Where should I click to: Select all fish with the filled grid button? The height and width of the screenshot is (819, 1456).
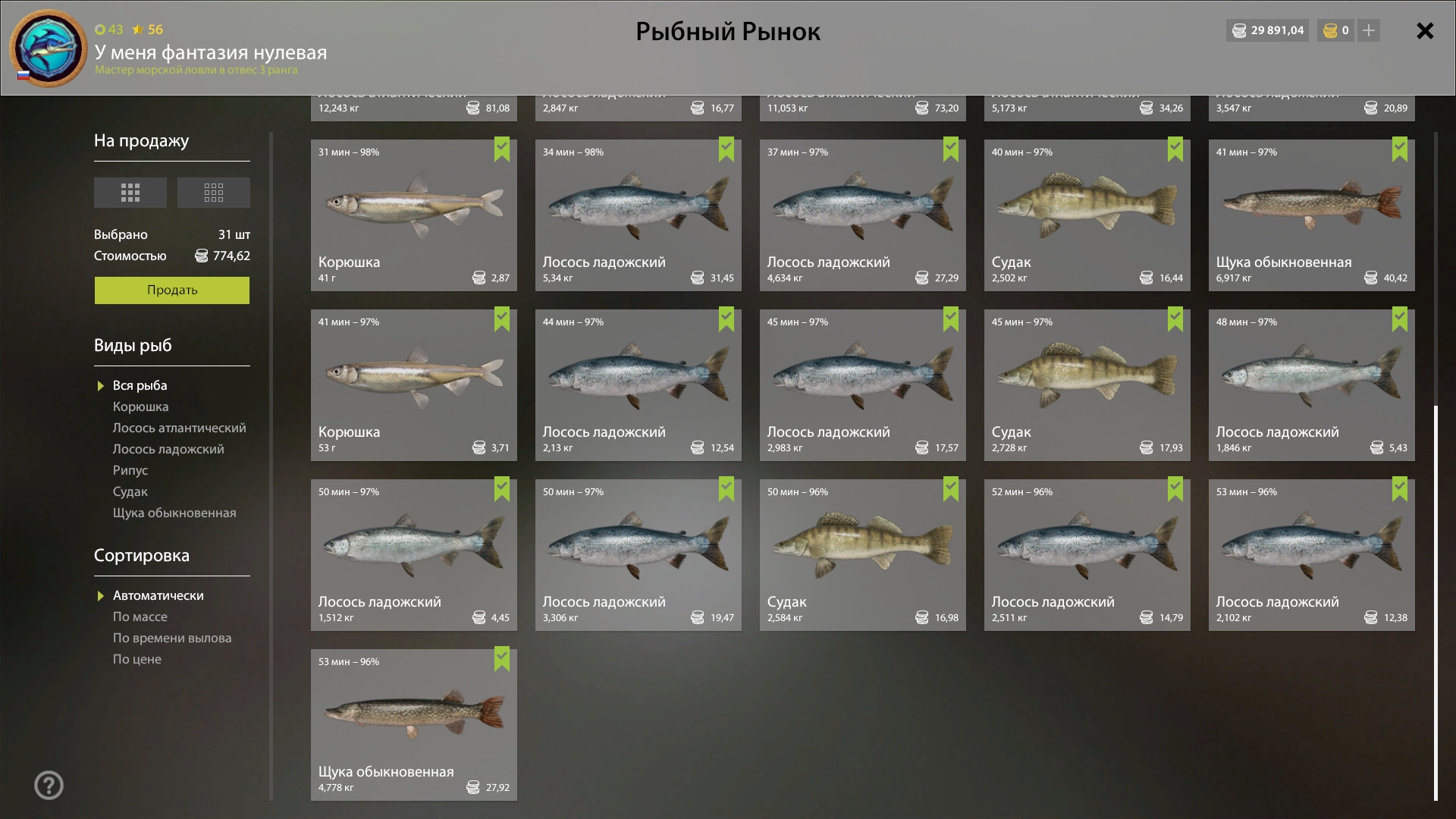tap(130, 193)
